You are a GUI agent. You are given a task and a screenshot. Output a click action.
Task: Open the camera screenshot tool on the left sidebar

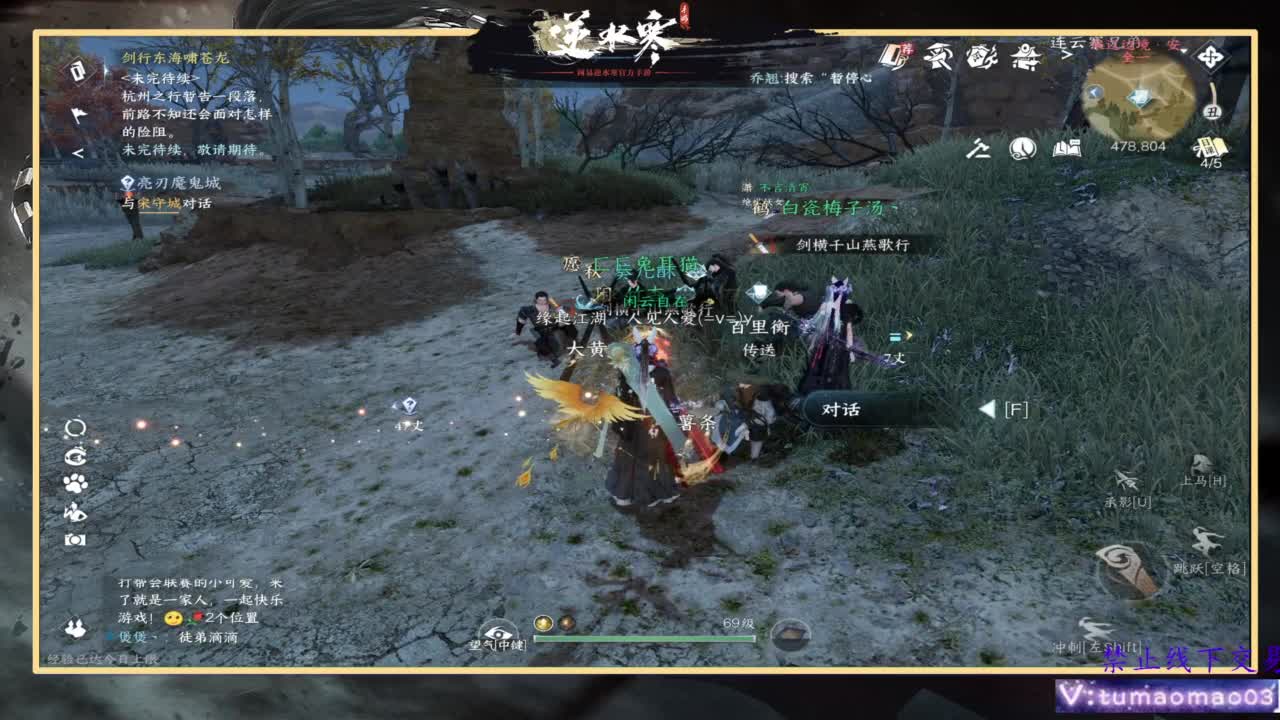[75, 539]
